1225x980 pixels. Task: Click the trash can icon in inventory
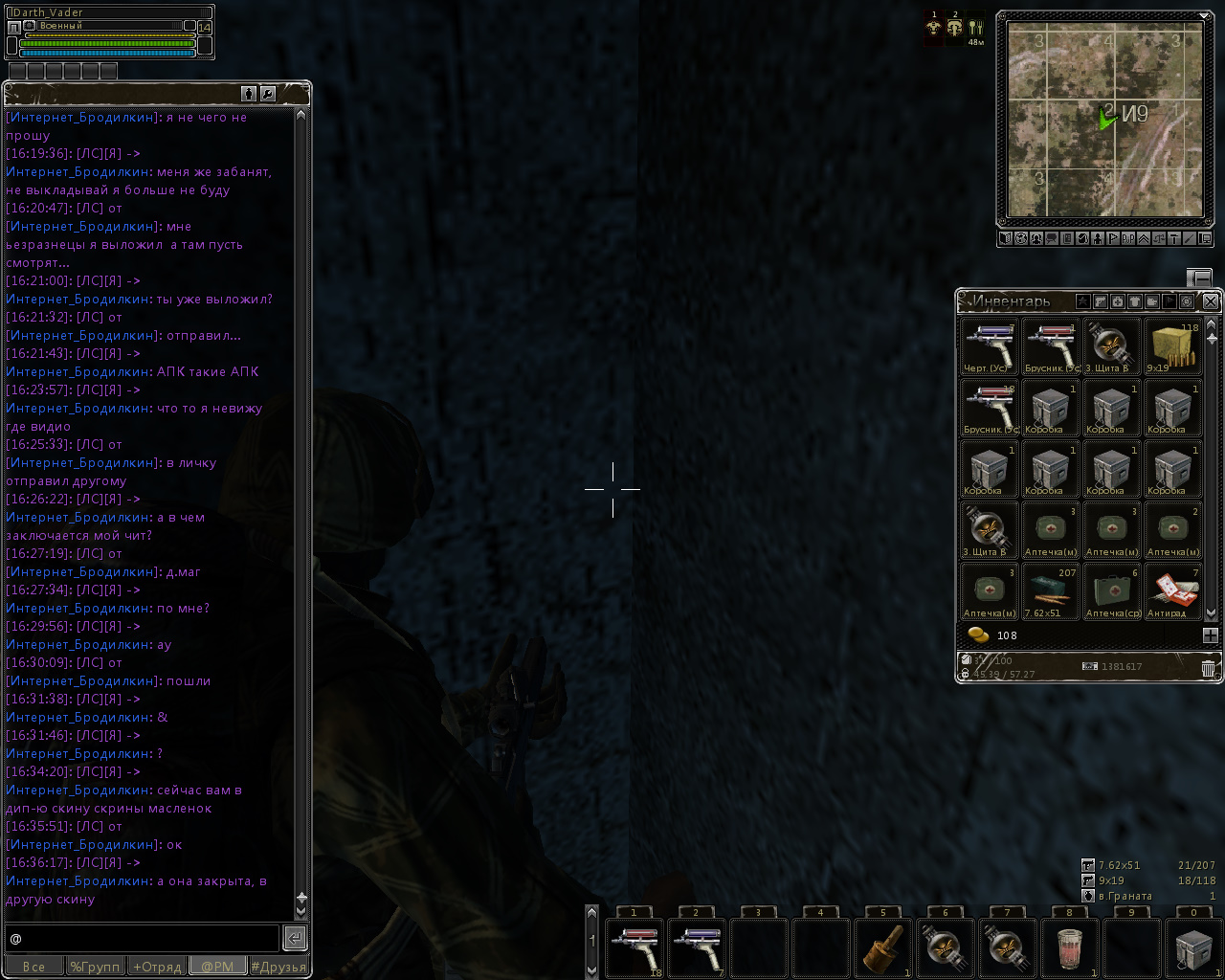pyautogui.click(x=1209, y=668)
